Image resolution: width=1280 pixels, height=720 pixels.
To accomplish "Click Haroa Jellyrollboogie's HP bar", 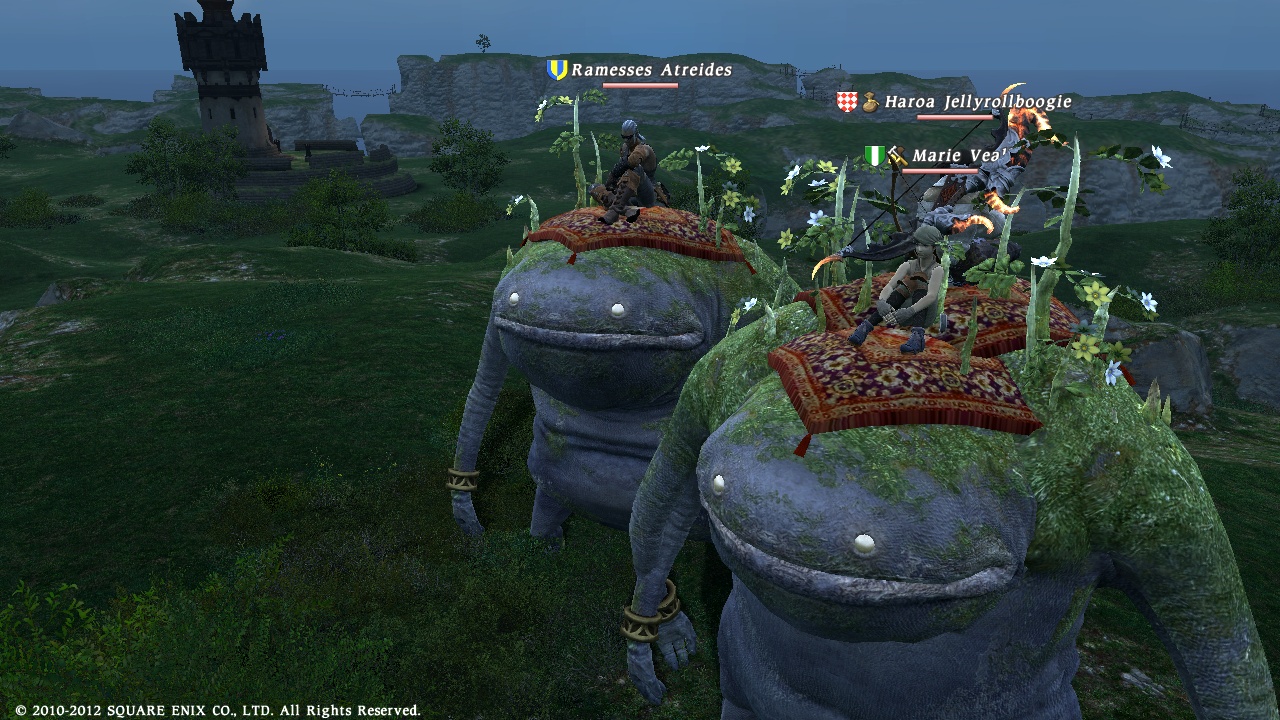I will (957, 117).
